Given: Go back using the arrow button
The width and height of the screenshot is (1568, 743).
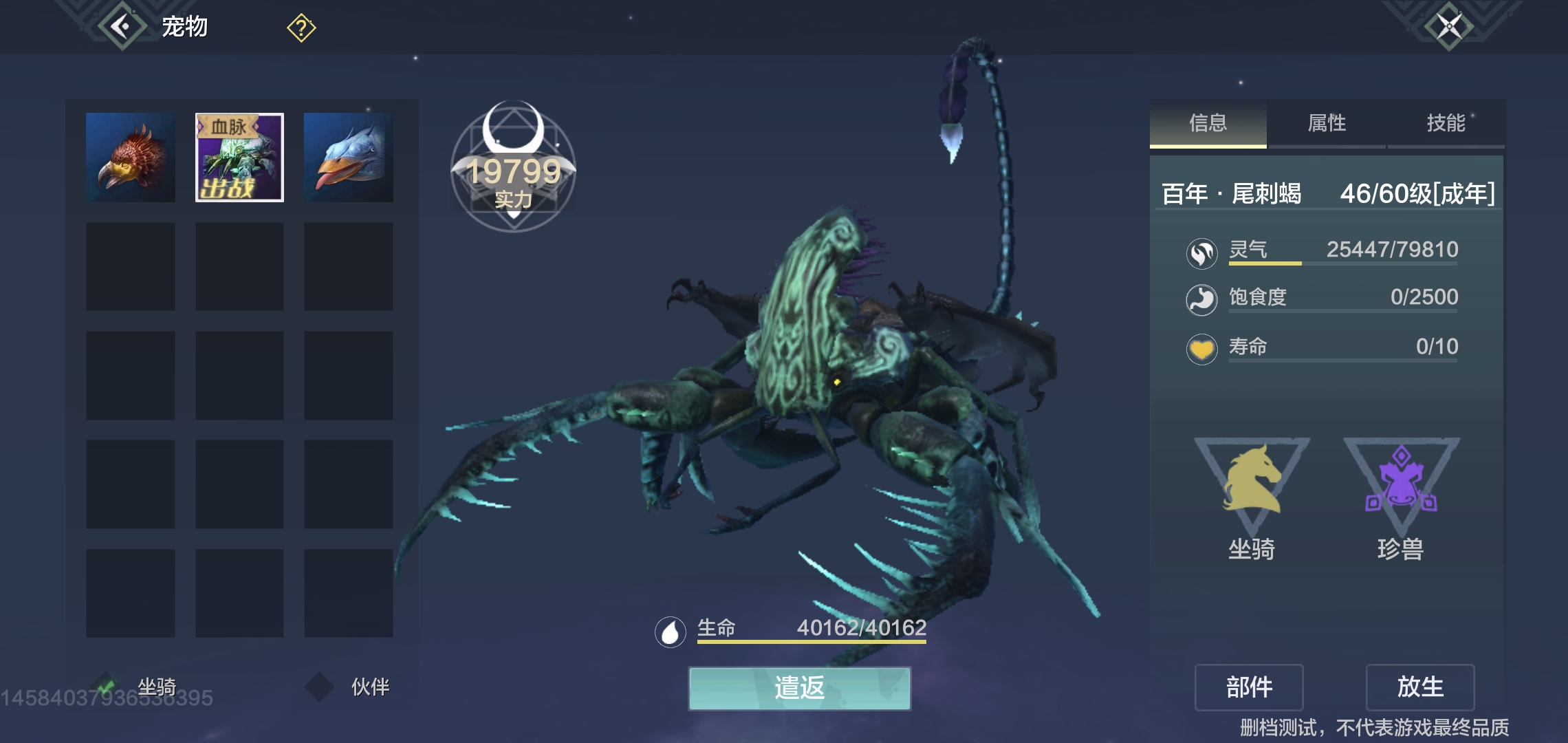Looking at the screenshot, I should point(122,28).
